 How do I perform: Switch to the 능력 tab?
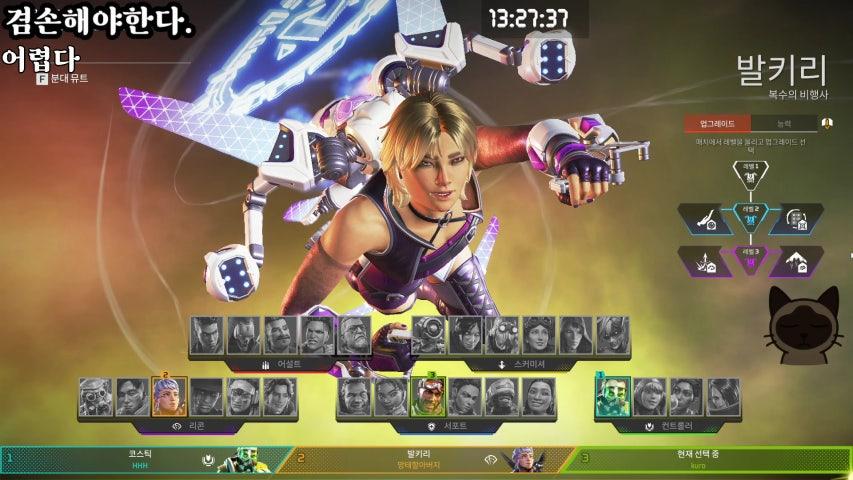click(x=784, y=124)
